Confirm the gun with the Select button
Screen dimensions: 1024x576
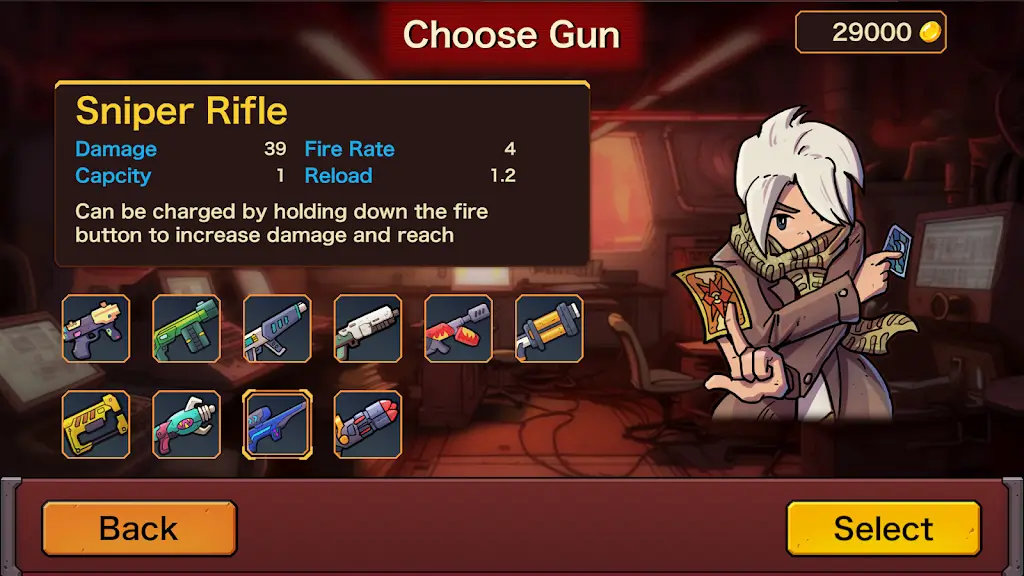tap(883, 528)
